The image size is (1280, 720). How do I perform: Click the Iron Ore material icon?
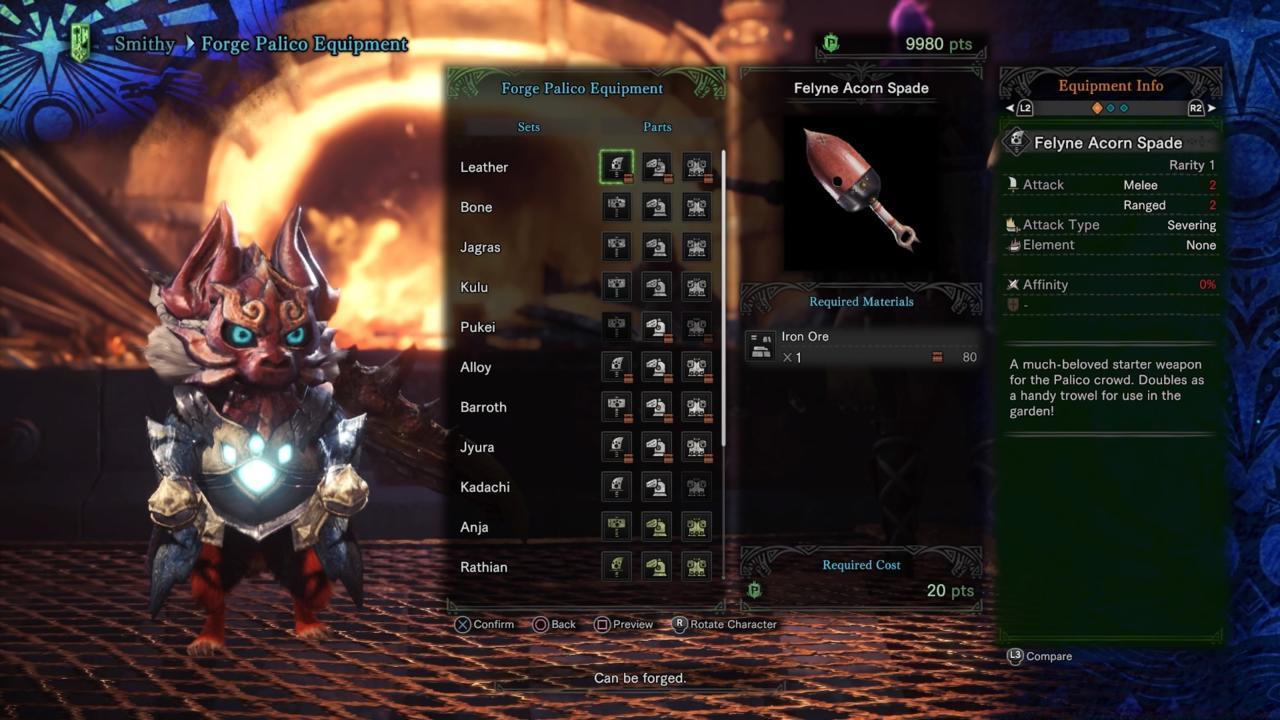click(760, 344)
